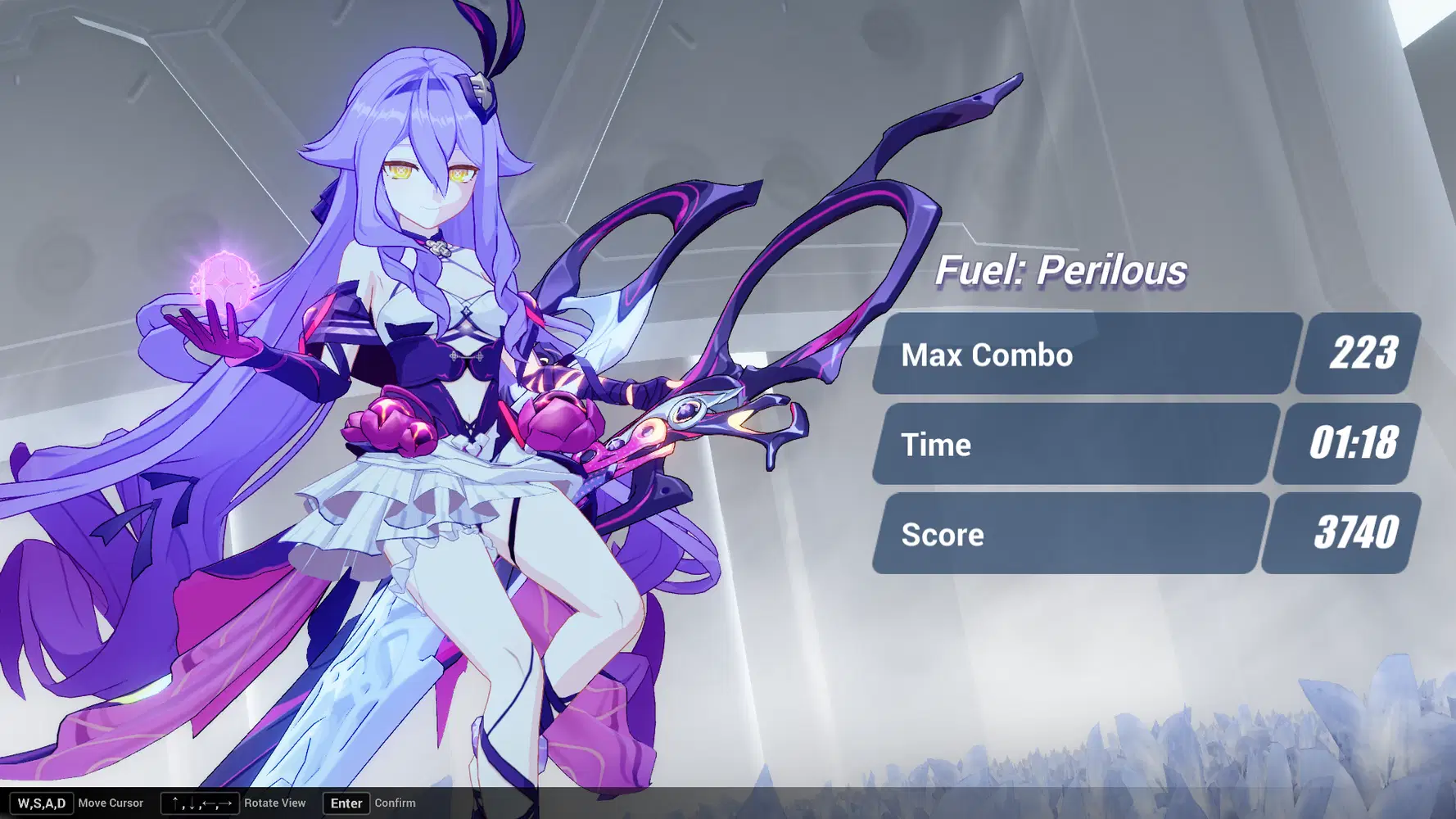Click the Move Cursor label
The image size is (1456, 819).
[x=111, y=803]
